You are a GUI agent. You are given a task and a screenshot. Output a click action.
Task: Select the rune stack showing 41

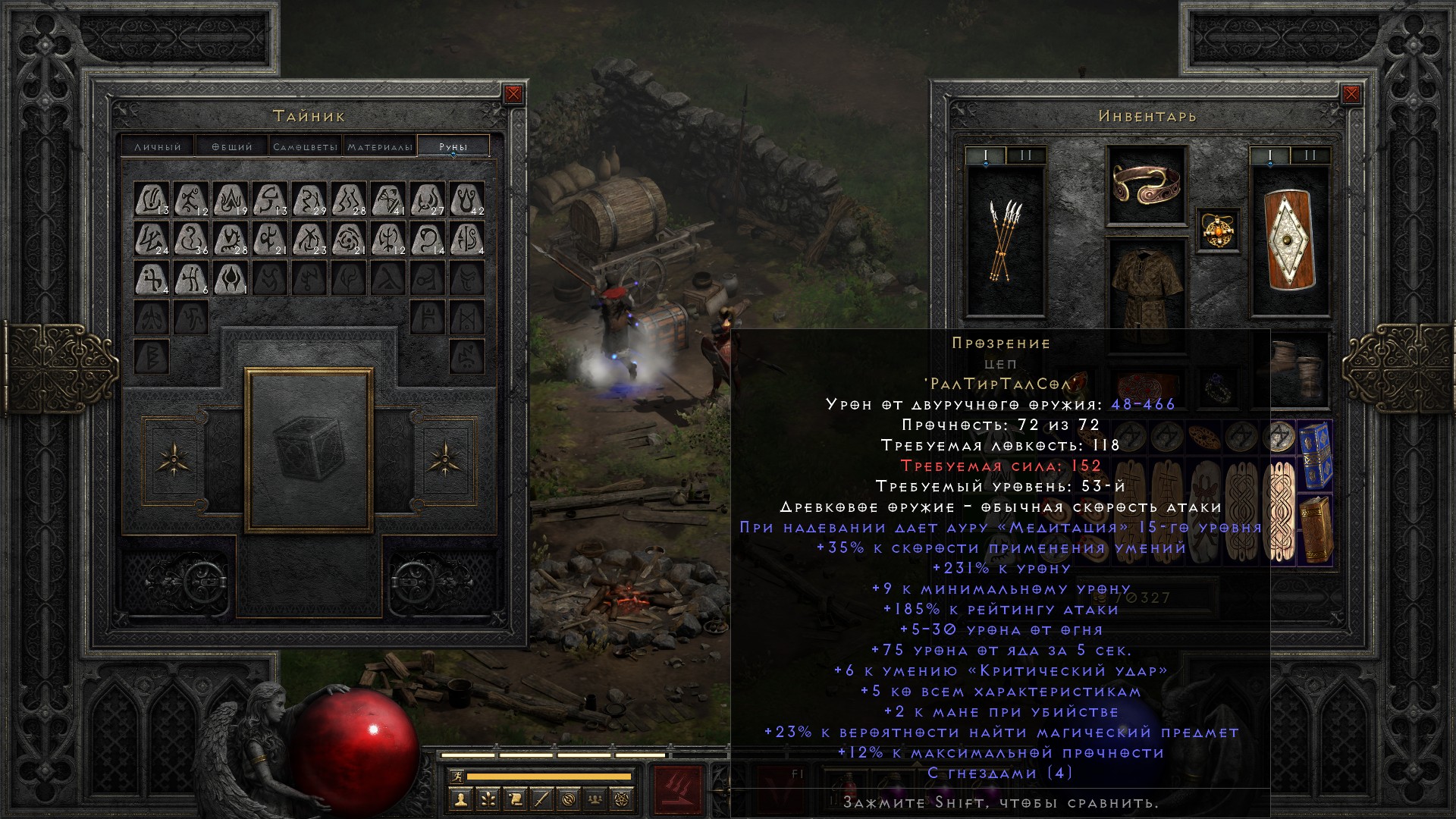(x=388, y=199)
